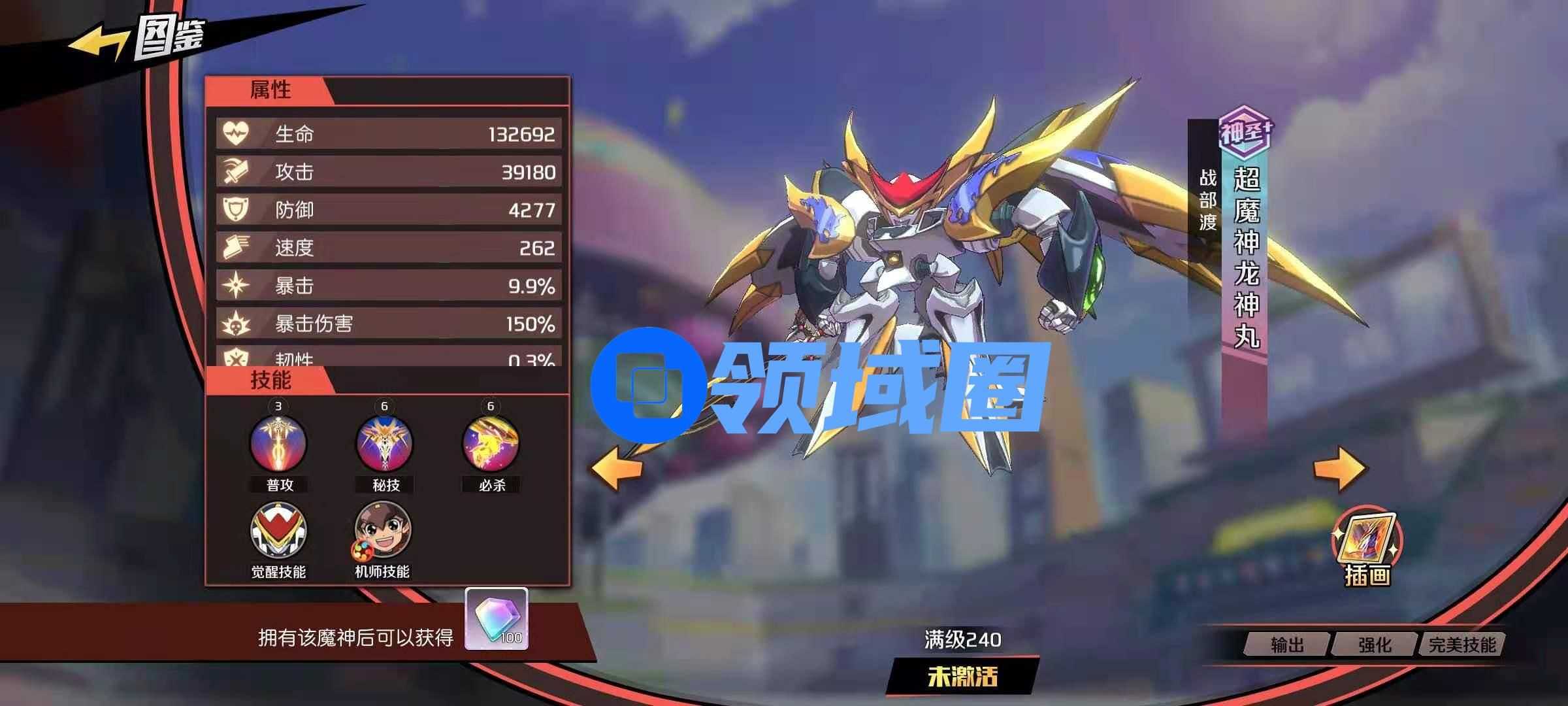Tap the 输出 tag button
Viewport: 1568px width, 706px height.
[x=1287, y=645]
